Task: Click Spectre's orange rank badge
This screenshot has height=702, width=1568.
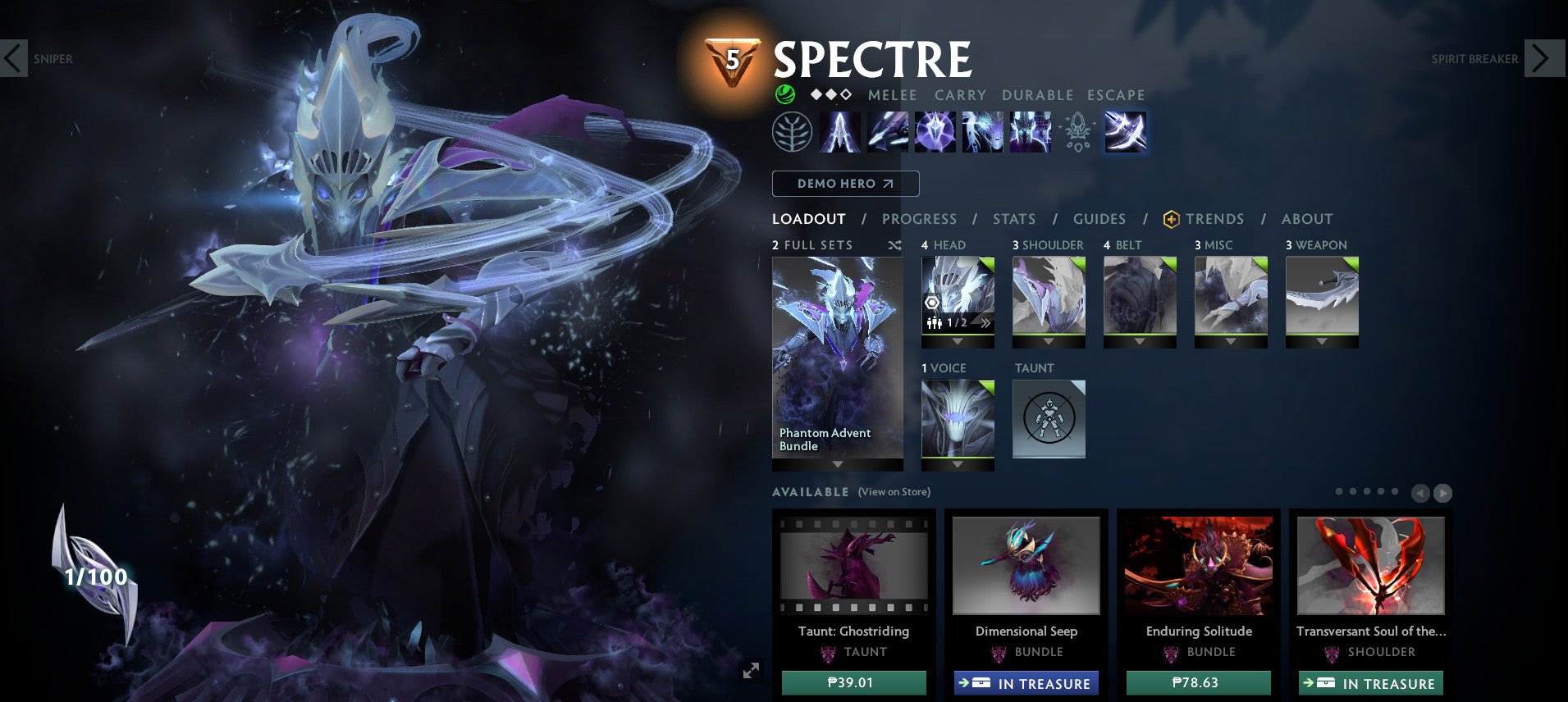Action: point(733,59)
